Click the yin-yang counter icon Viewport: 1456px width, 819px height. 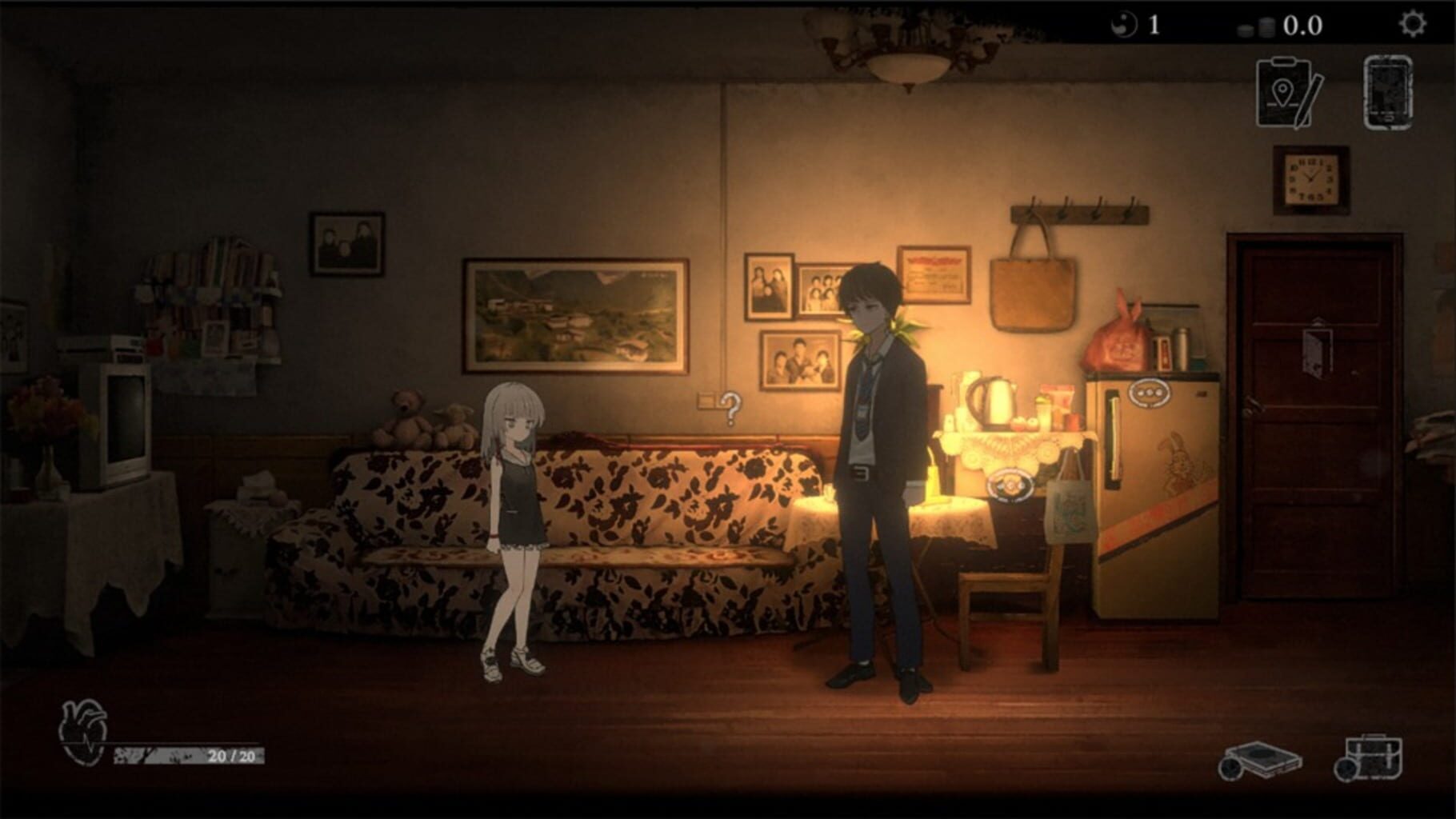click(x=1125, y=23)
